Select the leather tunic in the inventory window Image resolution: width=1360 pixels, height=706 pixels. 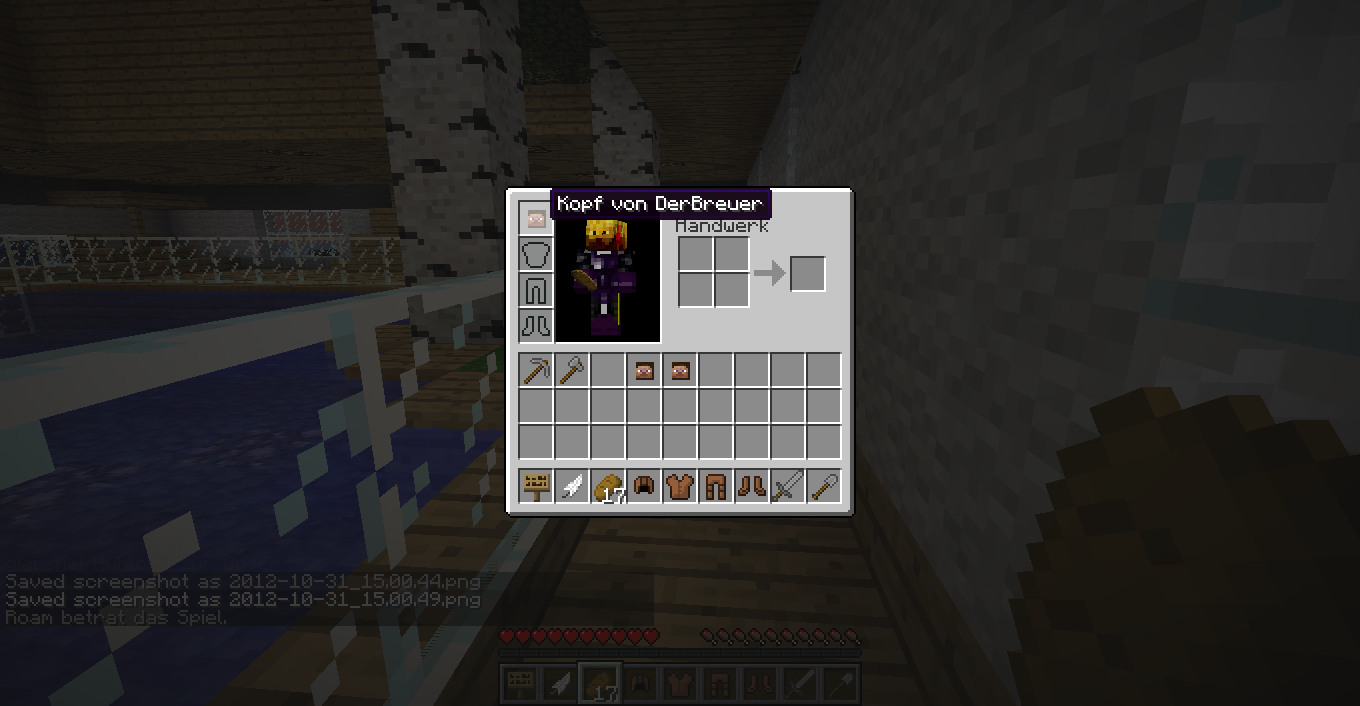[x=680, y=487]
